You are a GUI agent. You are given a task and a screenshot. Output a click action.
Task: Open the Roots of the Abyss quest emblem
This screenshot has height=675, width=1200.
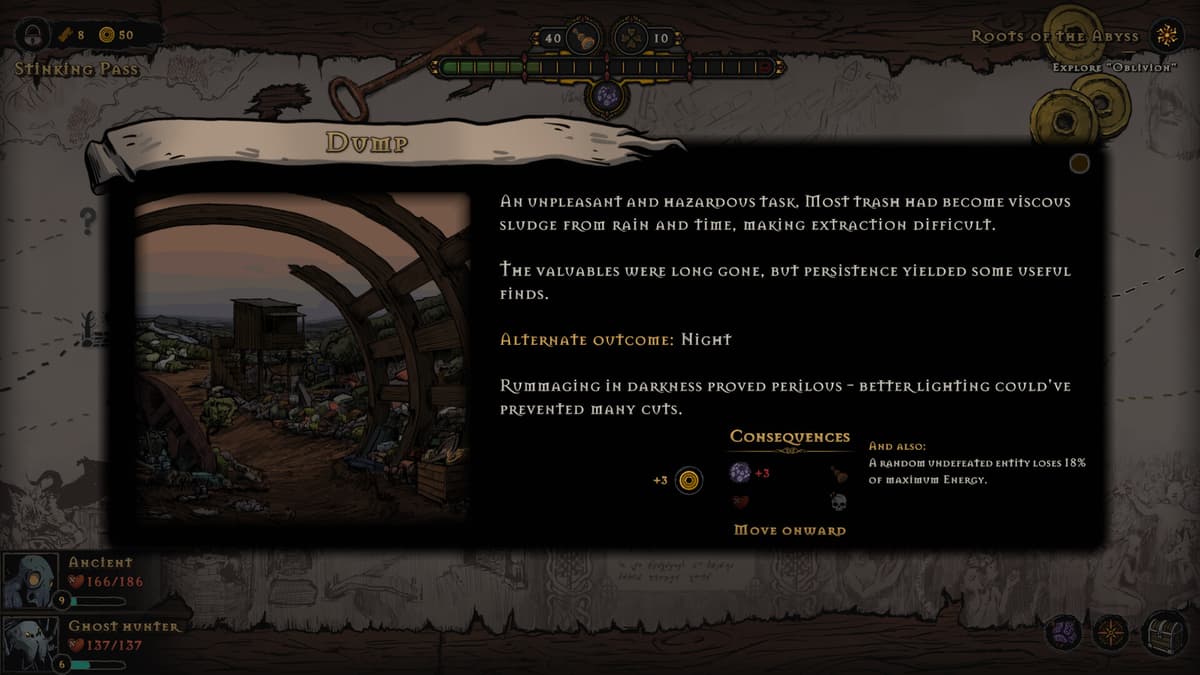tap(1165, 36)
